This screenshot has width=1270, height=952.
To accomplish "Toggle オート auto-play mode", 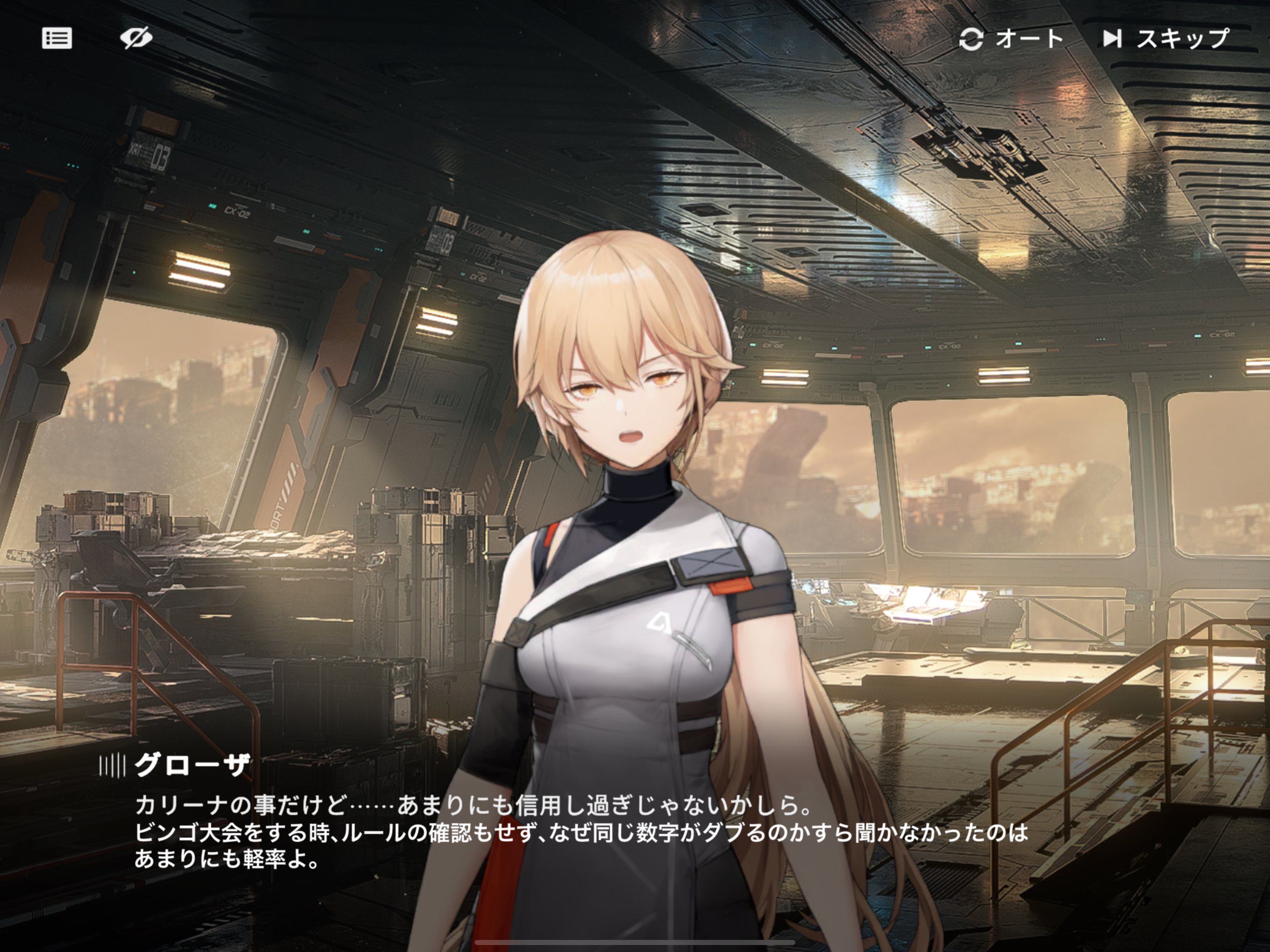I will coord(1012,39).
